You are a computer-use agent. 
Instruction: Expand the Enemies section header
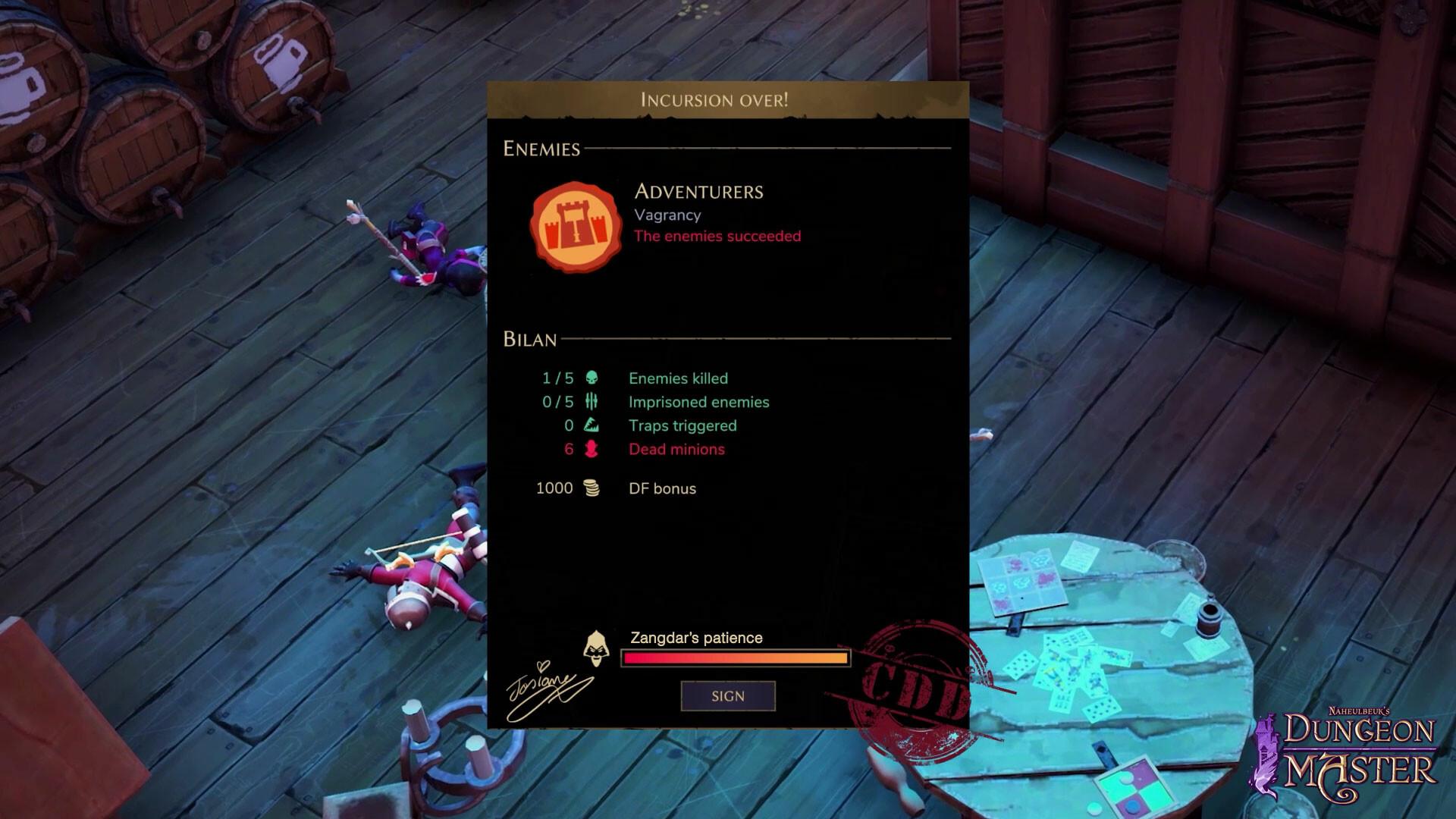pos(541,149)
